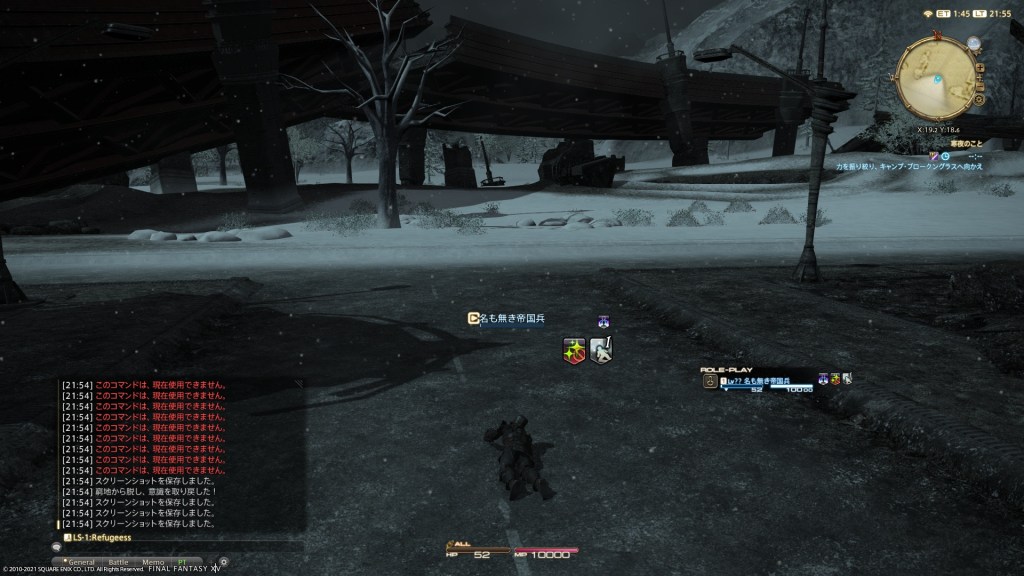
Task: Click the ROLE-PLAY job icon in party list
Action: coord(709,382)
